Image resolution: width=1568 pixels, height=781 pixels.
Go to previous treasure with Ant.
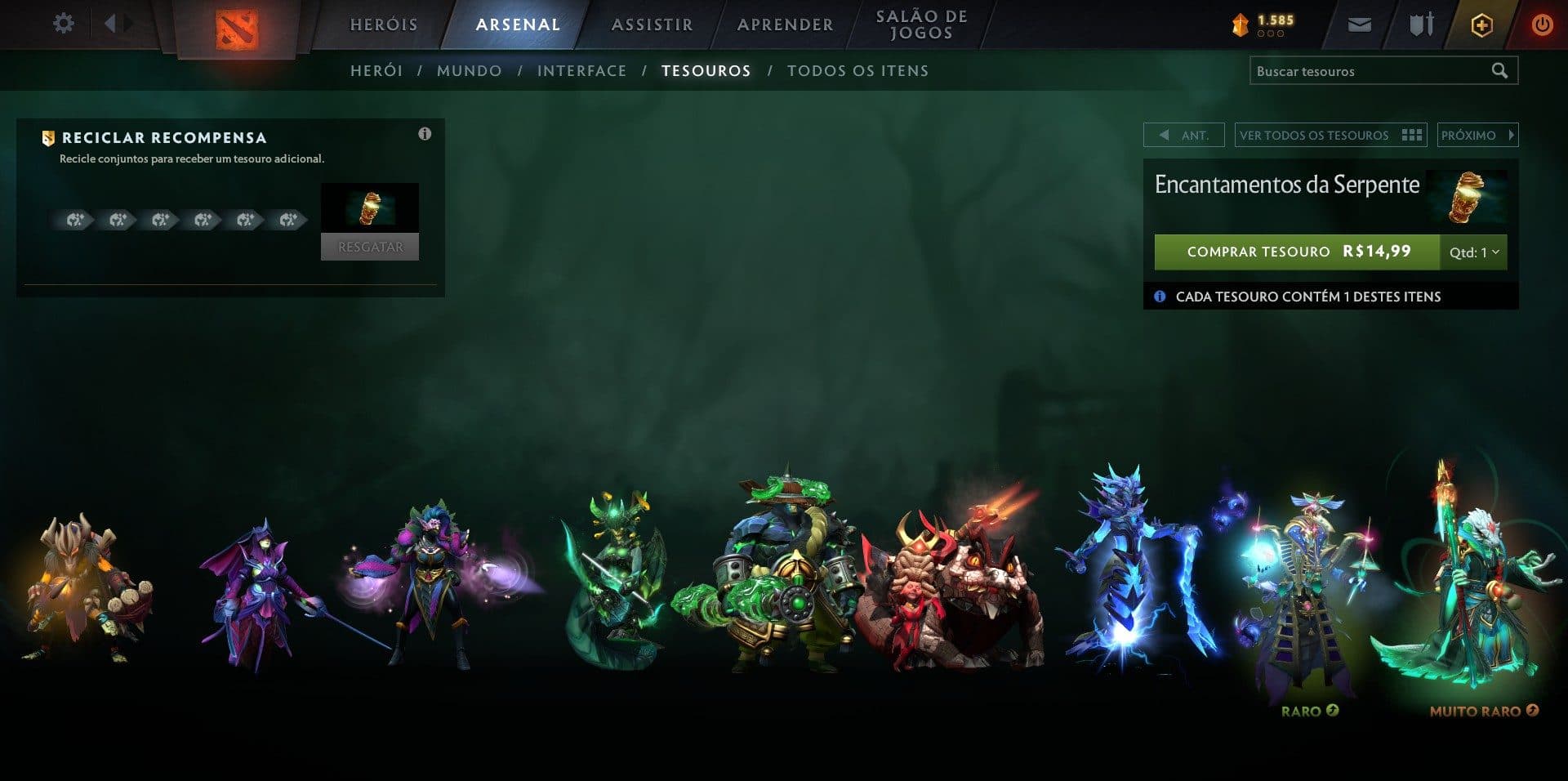pyautogui.click(x=1183, y=136)
